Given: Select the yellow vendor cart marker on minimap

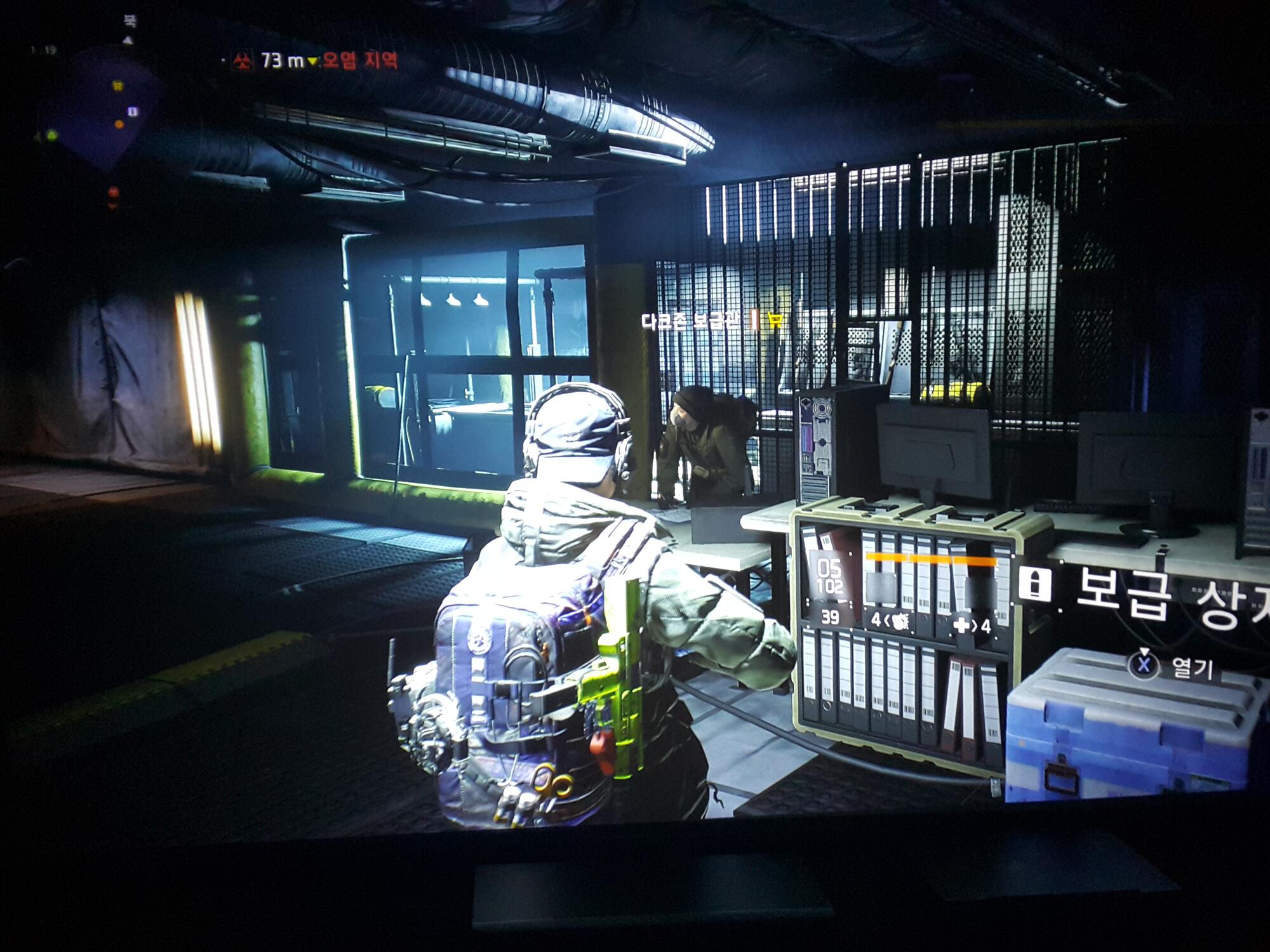Looking at the screenshot, I should [x=118, y=84].
